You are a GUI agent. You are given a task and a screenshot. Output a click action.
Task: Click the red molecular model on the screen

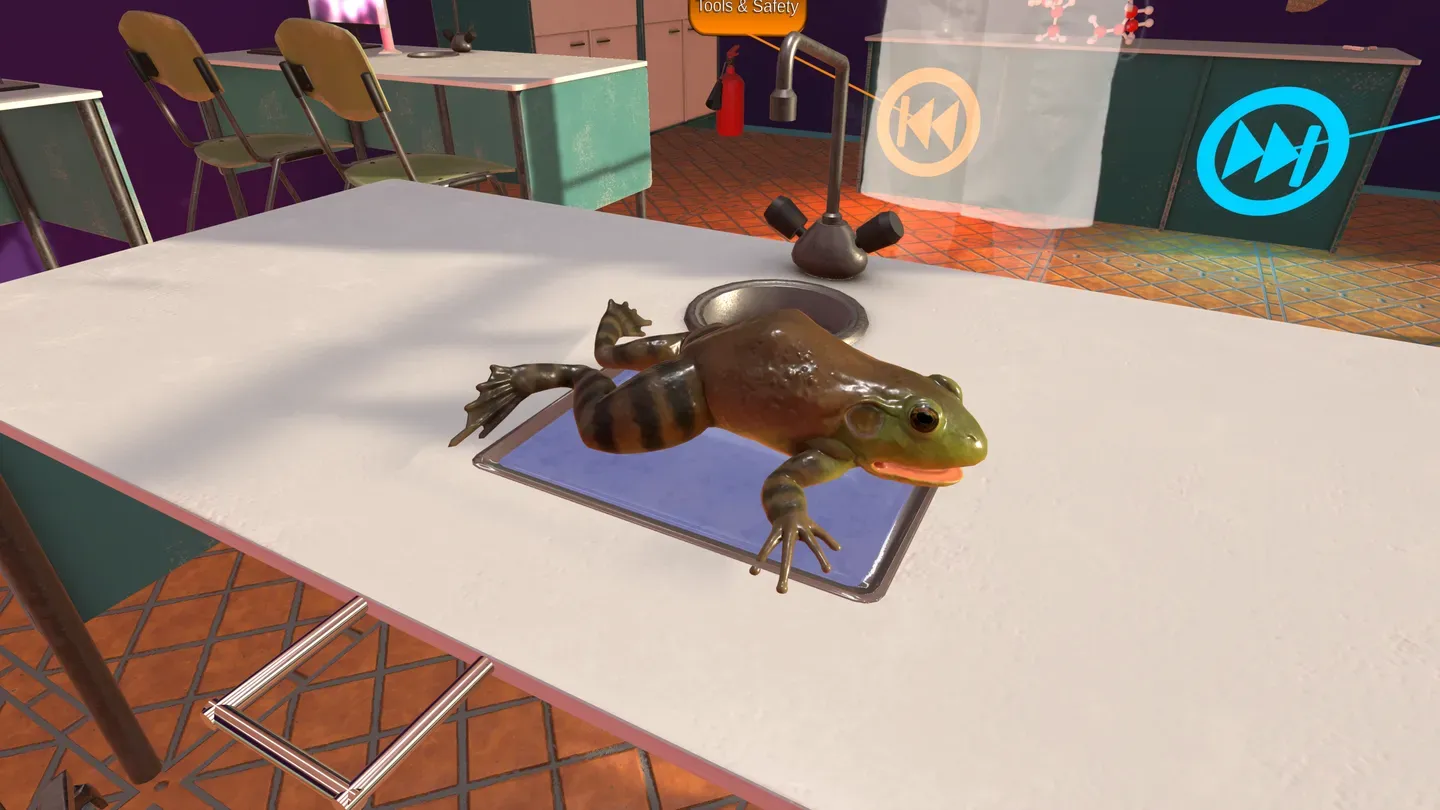coord(1130,20)
